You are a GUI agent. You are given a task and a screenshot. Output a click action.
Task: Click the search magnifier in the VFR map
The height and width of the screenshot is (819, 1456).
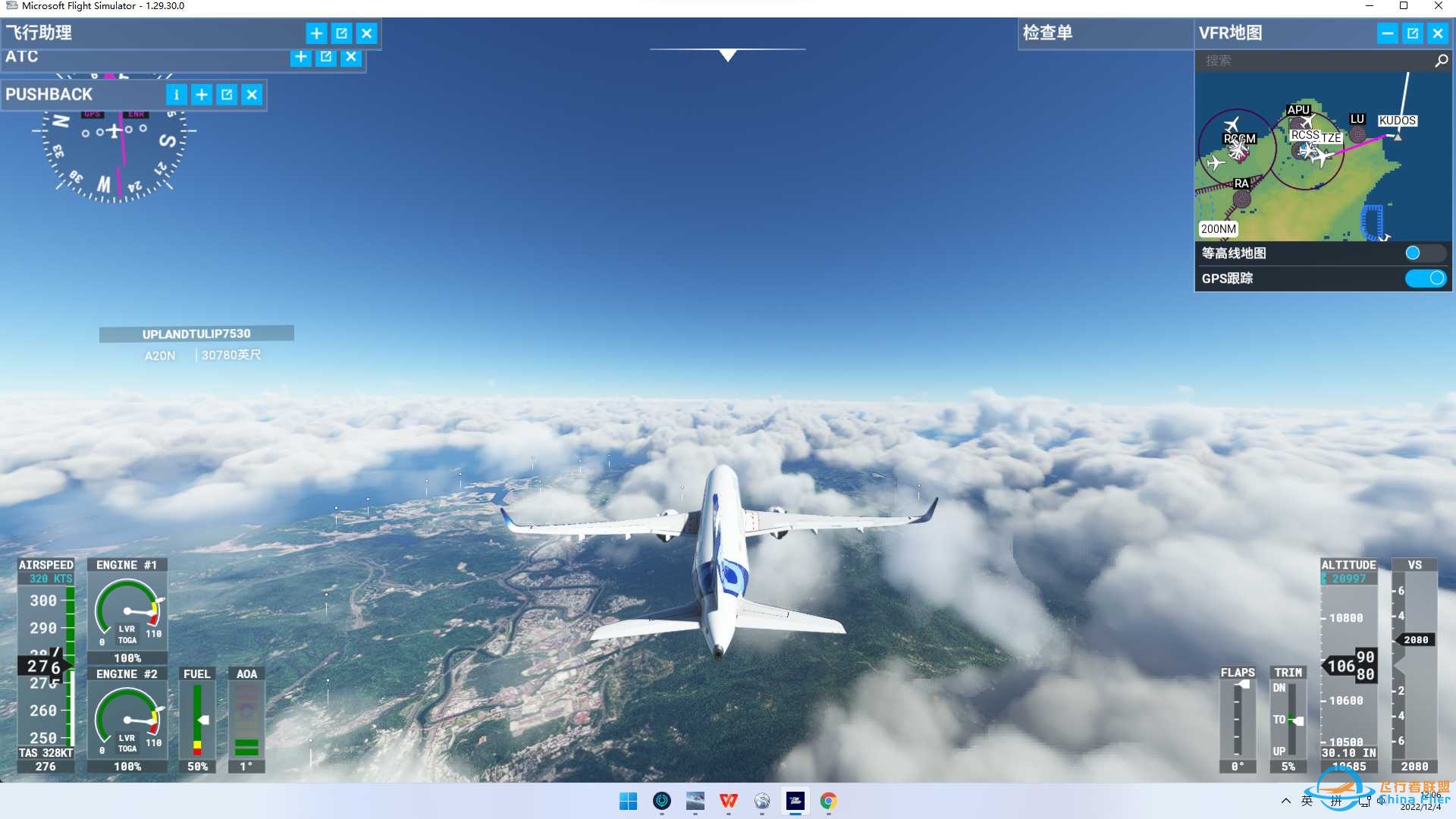pyautogui.click(x=1439, y=61)
